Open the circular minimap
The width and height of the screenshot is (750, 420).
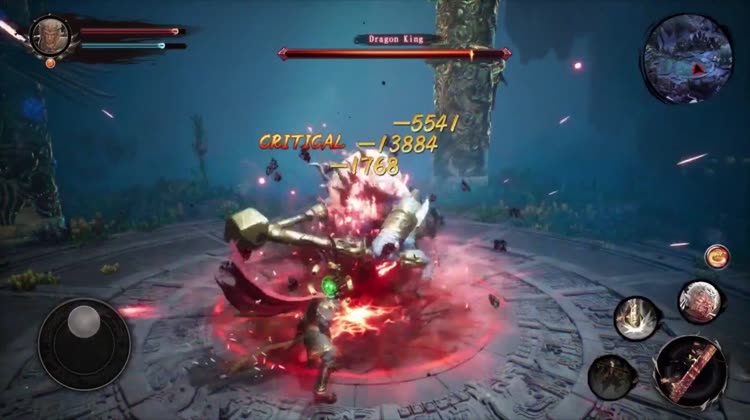(688, 57)
